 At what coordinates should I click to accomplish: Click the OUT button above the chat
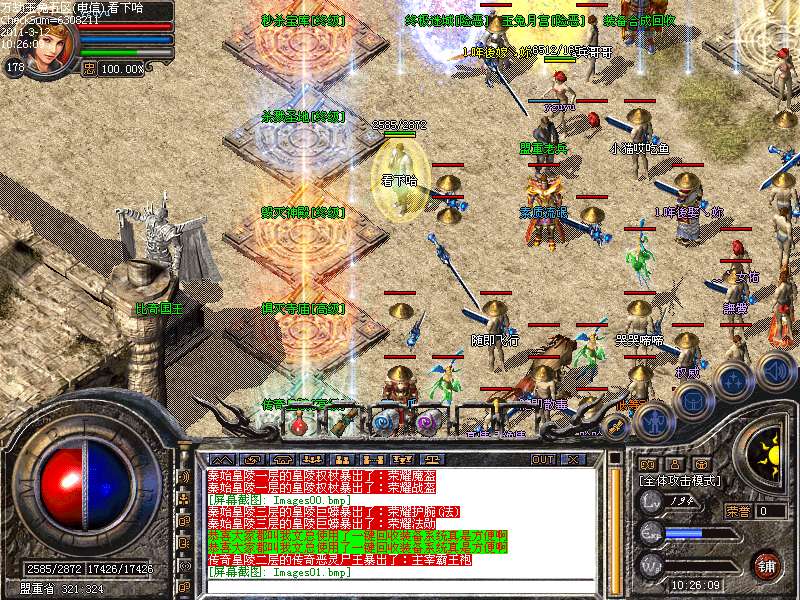(543, 459)
